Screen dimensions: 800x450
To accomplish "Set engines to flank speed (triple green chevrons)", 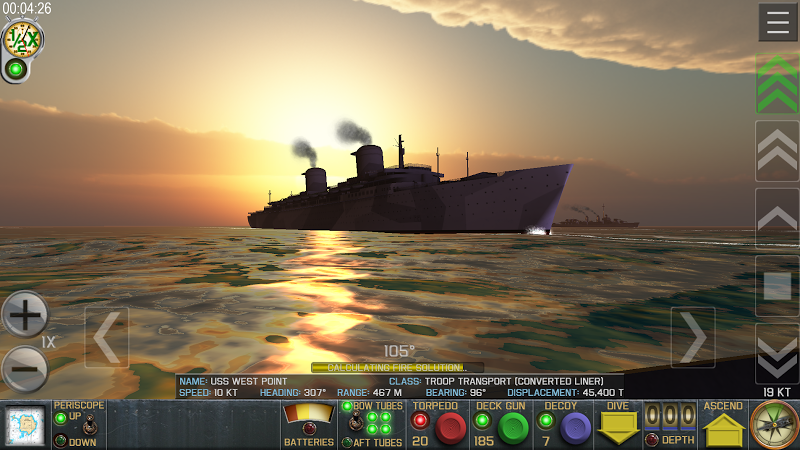I will [777, 84].
